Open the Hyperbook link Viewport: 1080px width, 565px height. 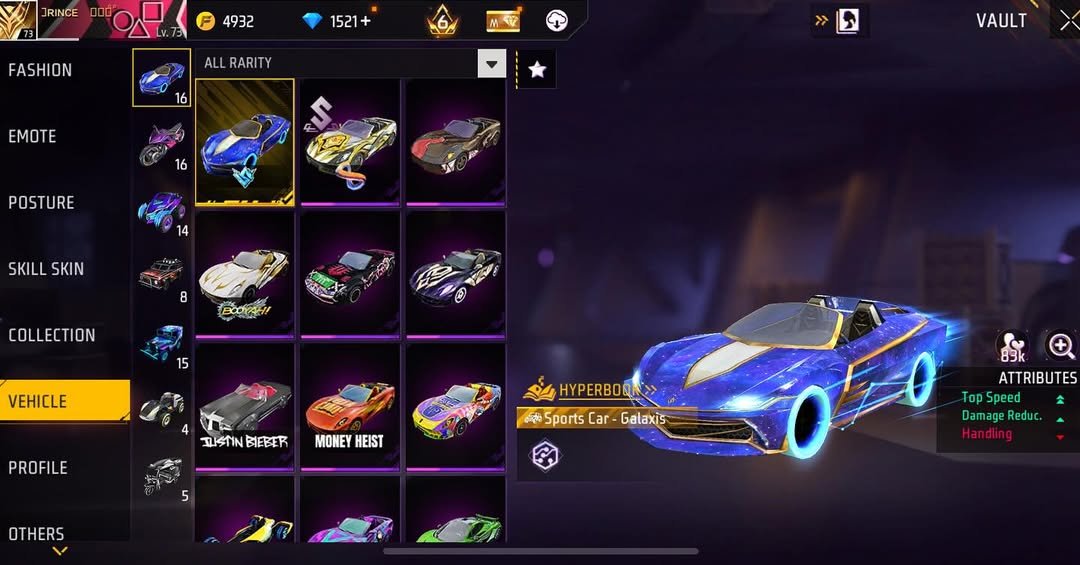pyautogui.click(x=600, y=389)
